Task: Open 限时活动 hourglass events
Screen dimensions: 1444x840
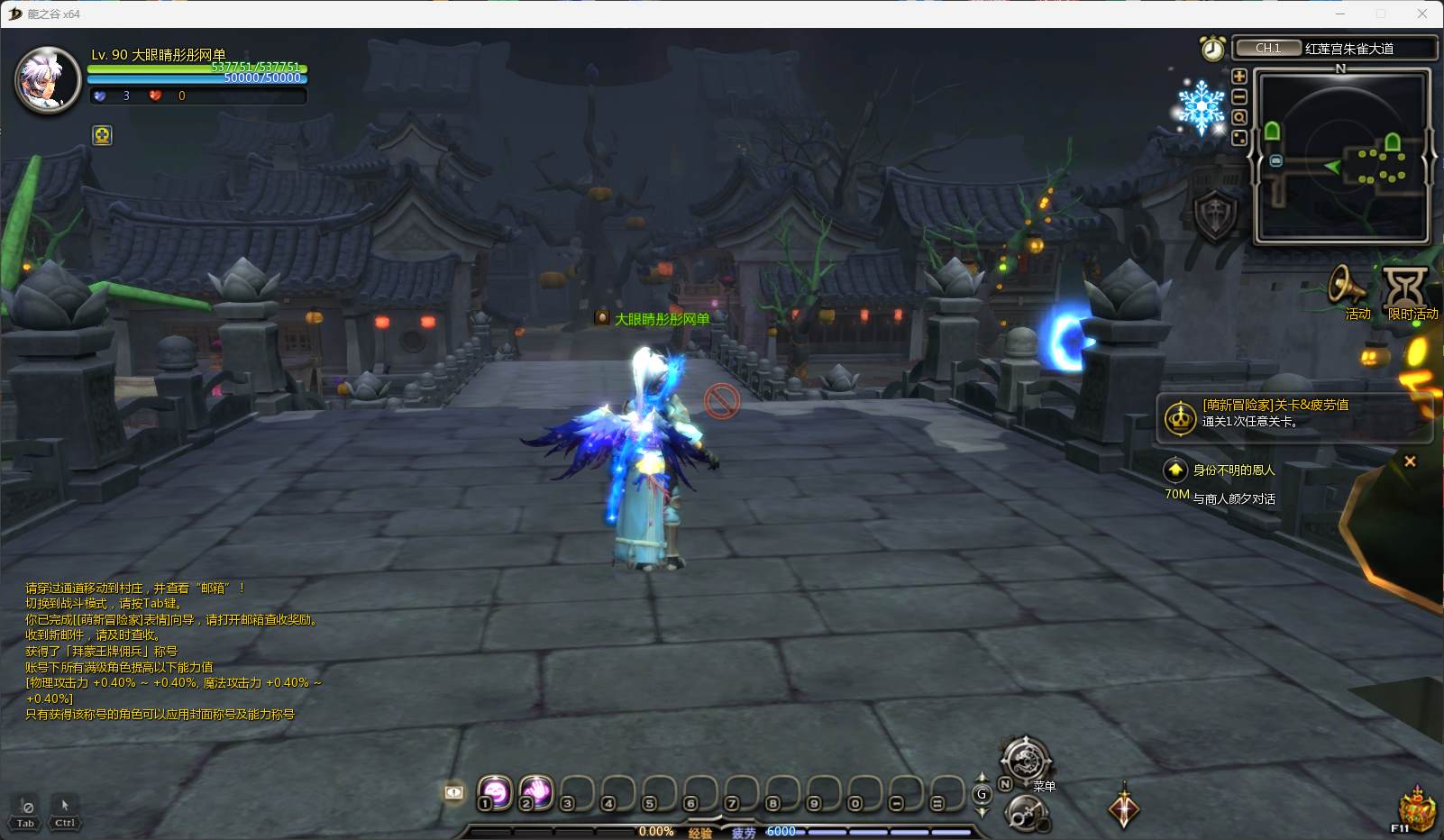Action: (1405, 288)
